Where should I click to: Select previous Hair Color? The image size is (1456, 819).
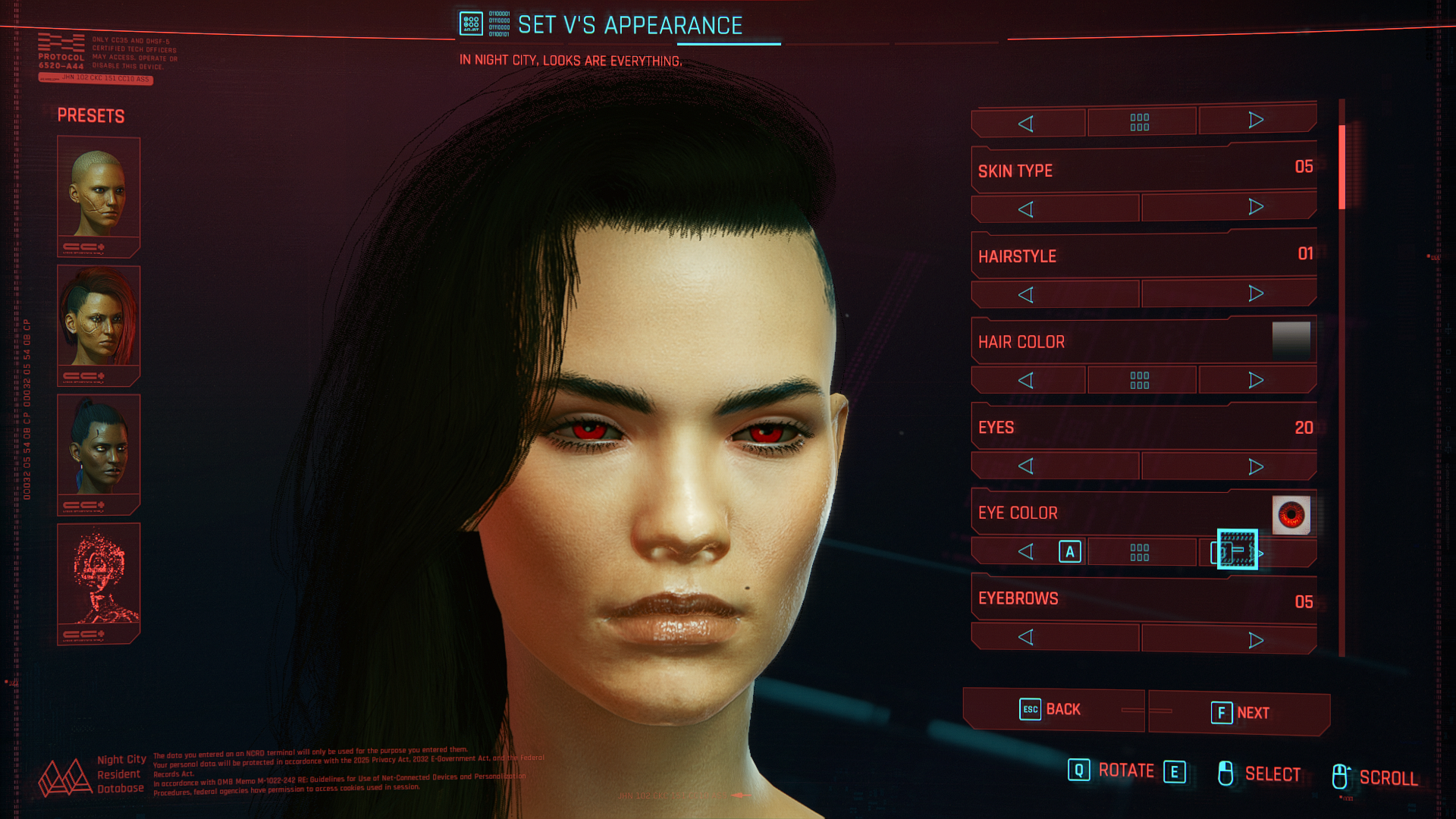(1026, 381)
